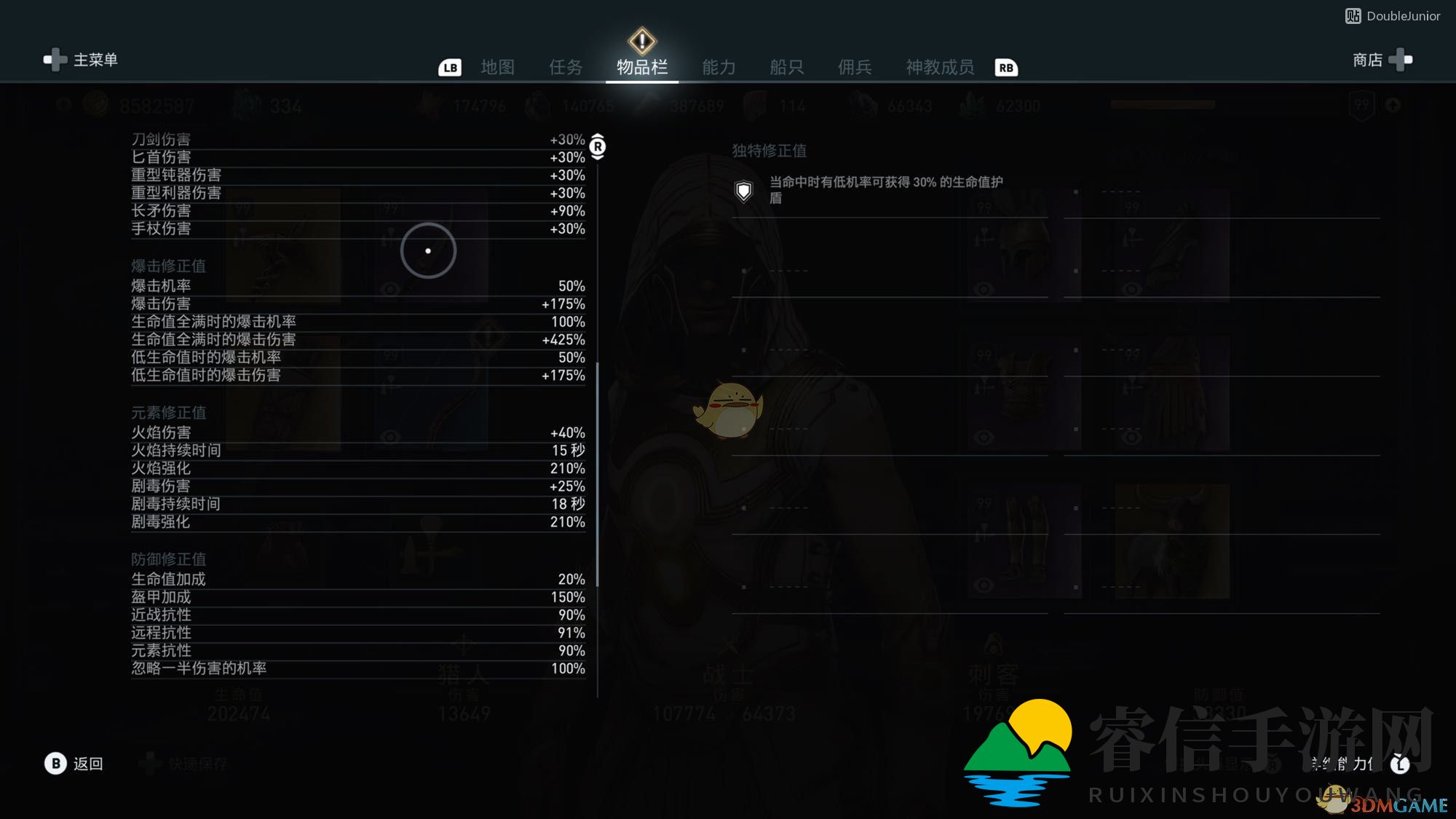Open the 商店 store

coord(1367,60)
